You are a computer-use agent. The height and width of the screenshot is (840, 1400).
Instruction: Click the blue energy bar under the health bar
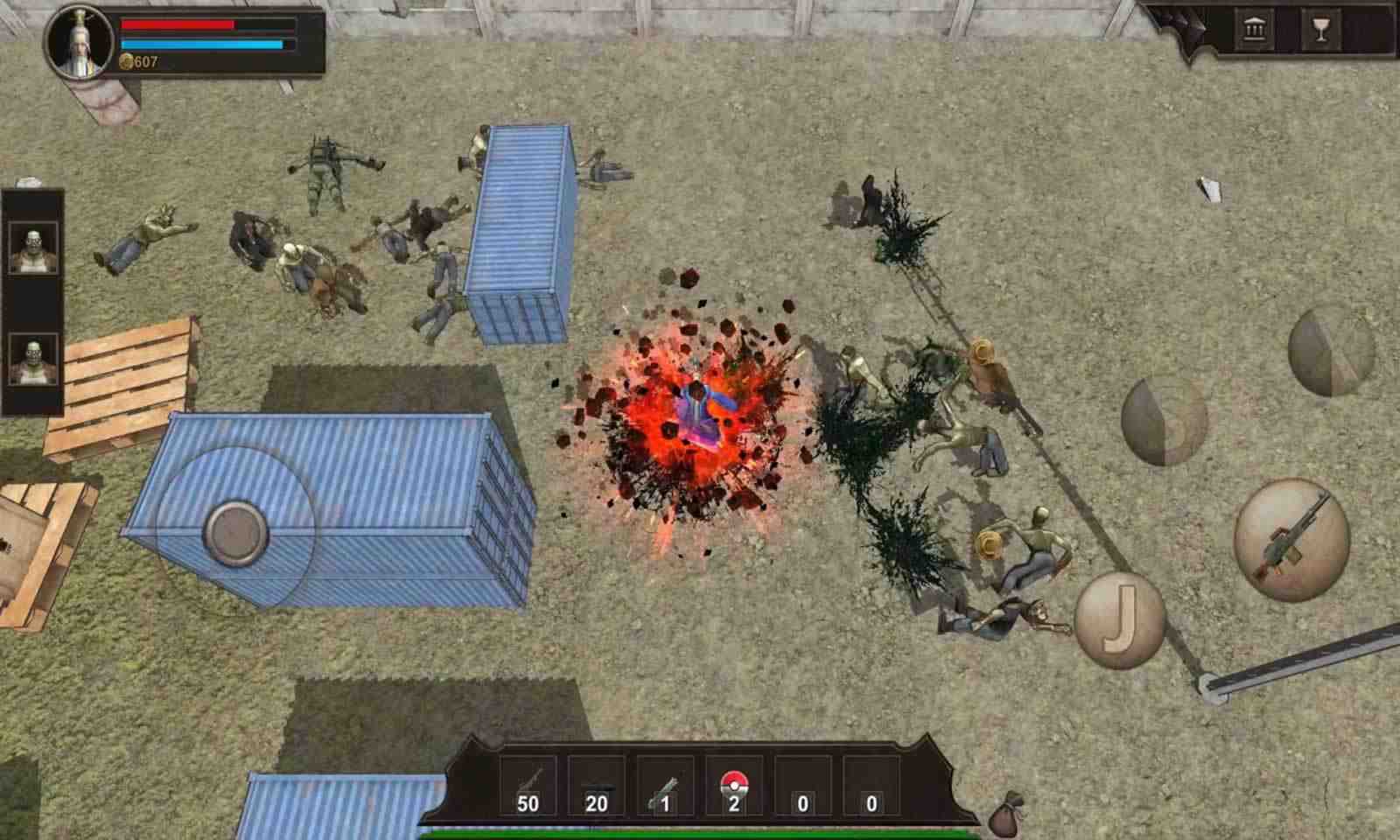(203, 45)
